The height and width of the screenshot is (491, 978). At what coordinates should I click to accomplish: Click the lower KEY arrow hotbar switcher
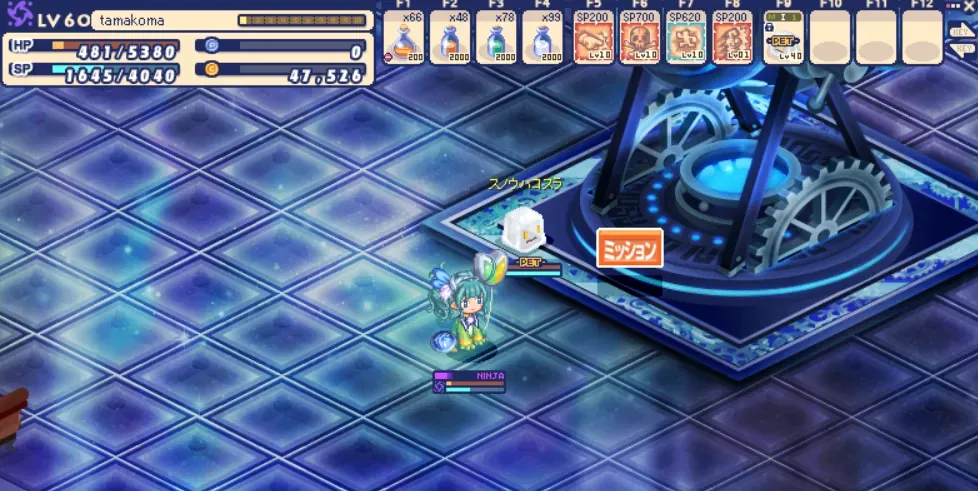pyautogui.click(x=962, y=50)
